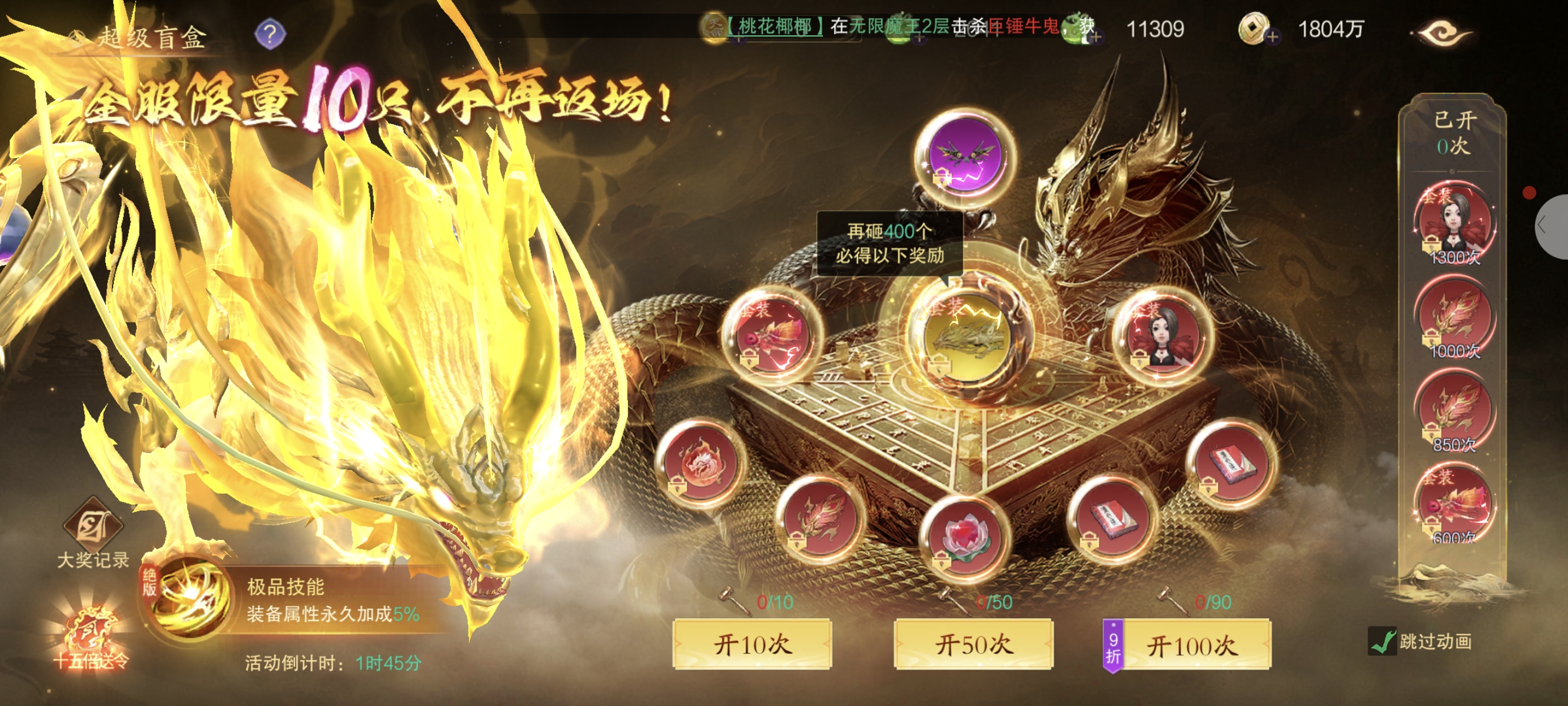Image resolution: width=1568 pixels, height=706 pixels.
Task: Add more gold coins with the plus icon
Action: [x=1271, y=37]
